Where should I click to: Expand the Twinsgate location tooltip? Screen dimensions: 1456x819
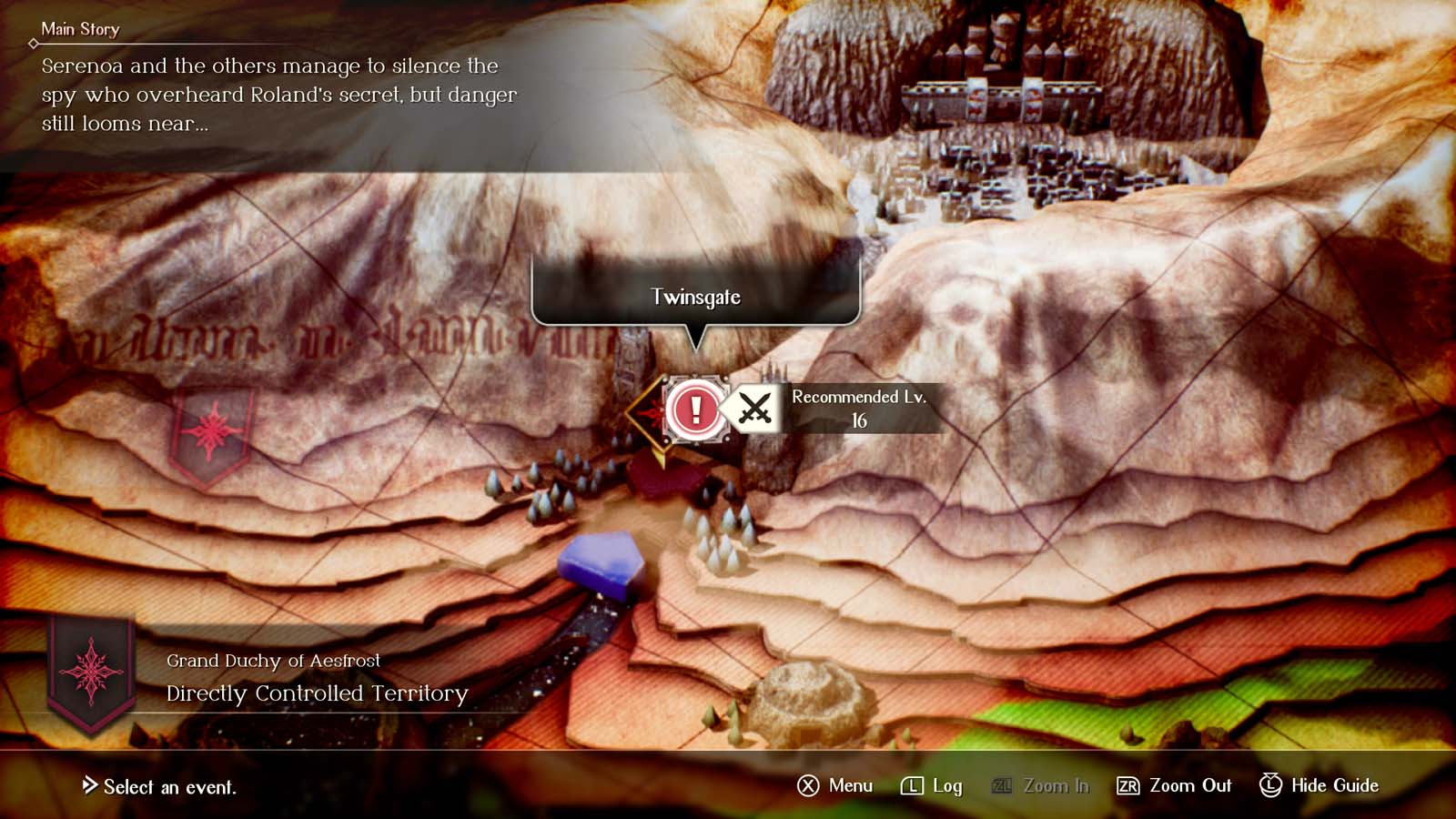pos(696,297)
